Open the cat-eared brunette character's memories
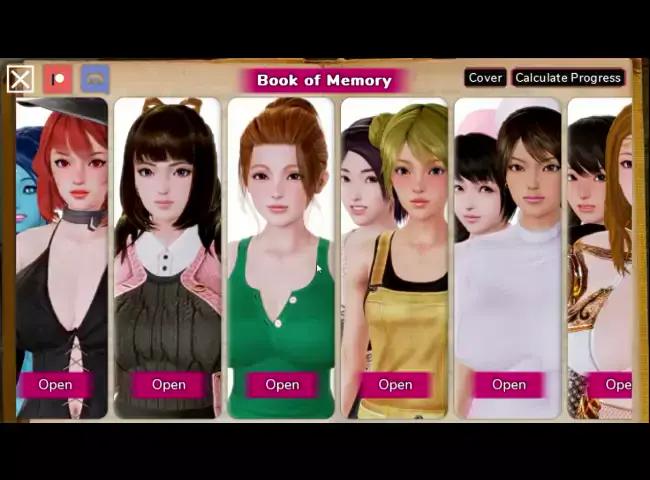Viewport: 650px width, 480px height. coord(168,384)
